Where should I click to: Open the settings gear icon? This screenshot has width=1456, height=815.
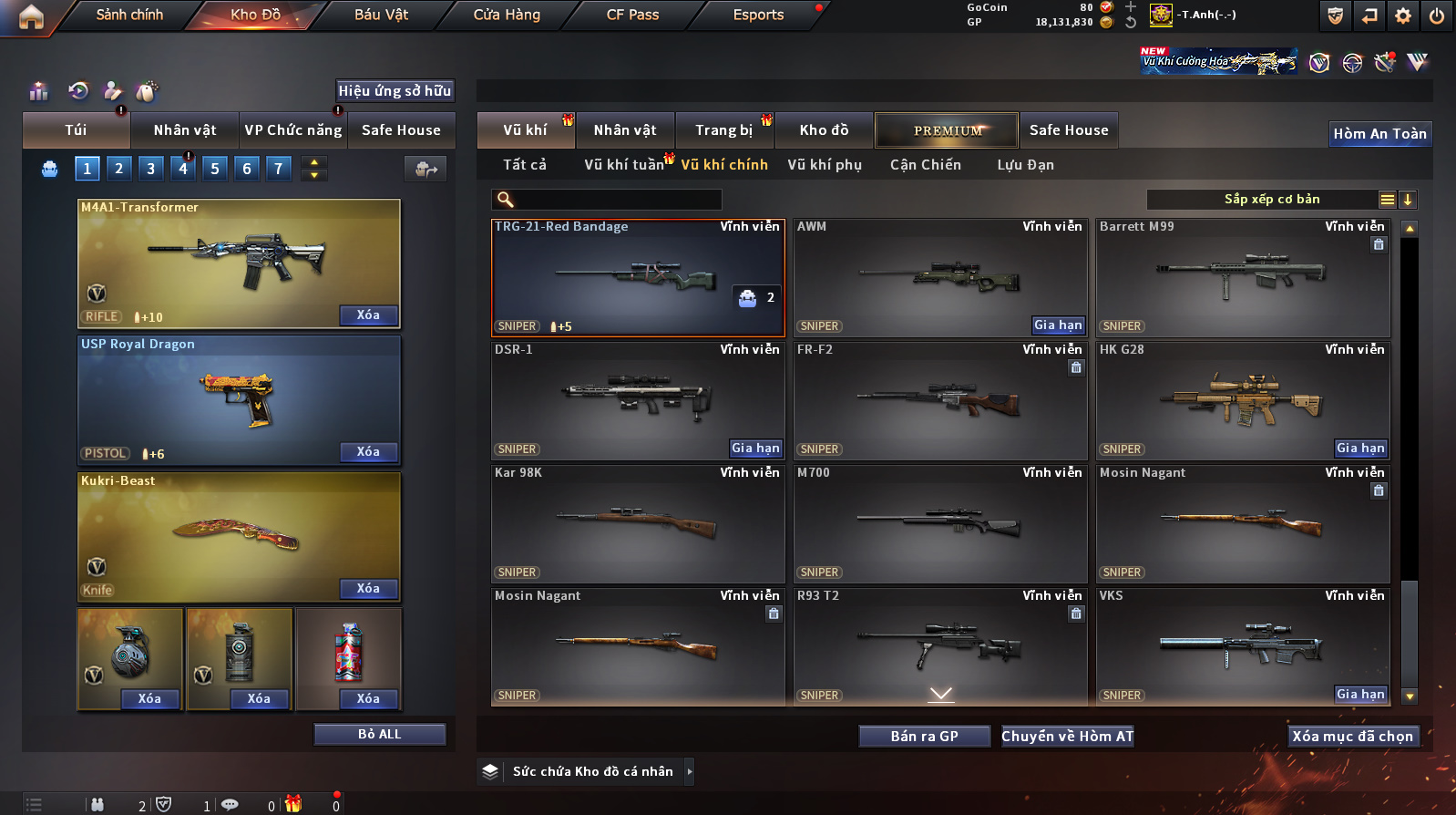coord(1403,15)
